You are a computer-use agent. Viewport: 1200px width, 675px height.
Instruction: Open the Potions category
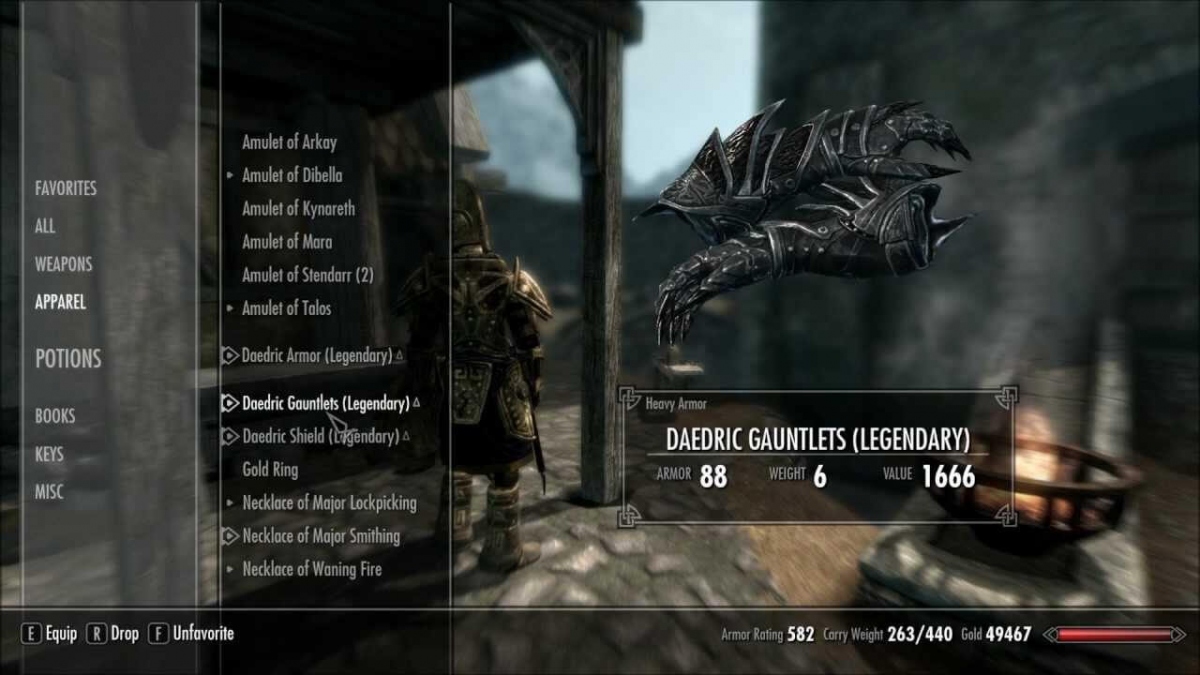pos(68,359)
